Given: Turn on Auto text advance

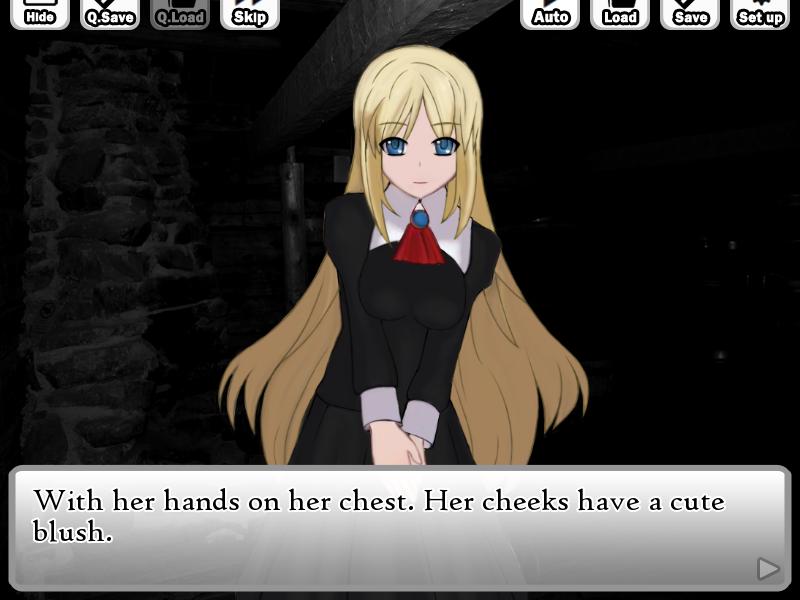Looking at the screenshot, I should [x=550, y=14].
